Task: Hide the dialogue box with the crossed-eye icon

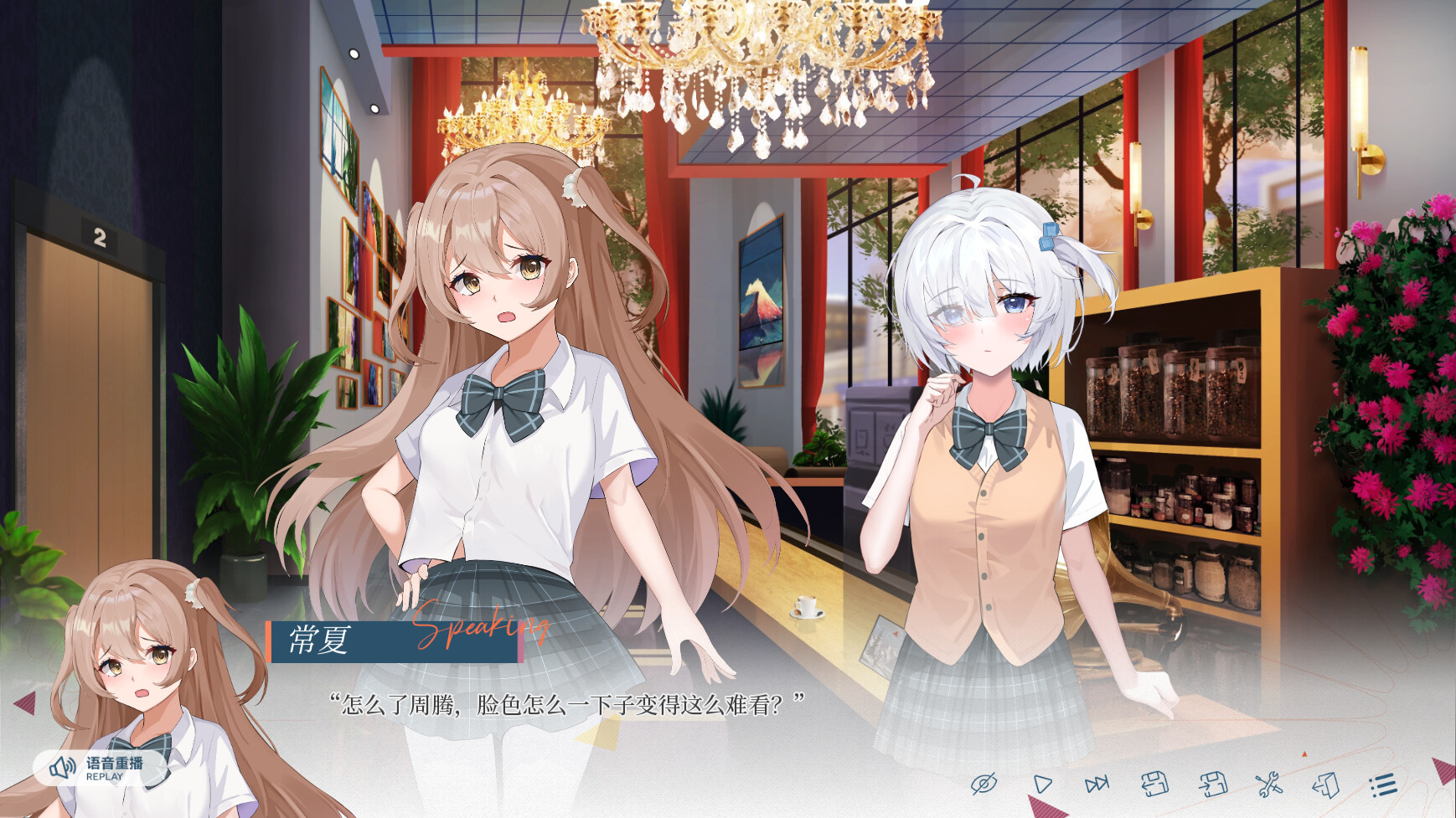Action: coord(984,785)
